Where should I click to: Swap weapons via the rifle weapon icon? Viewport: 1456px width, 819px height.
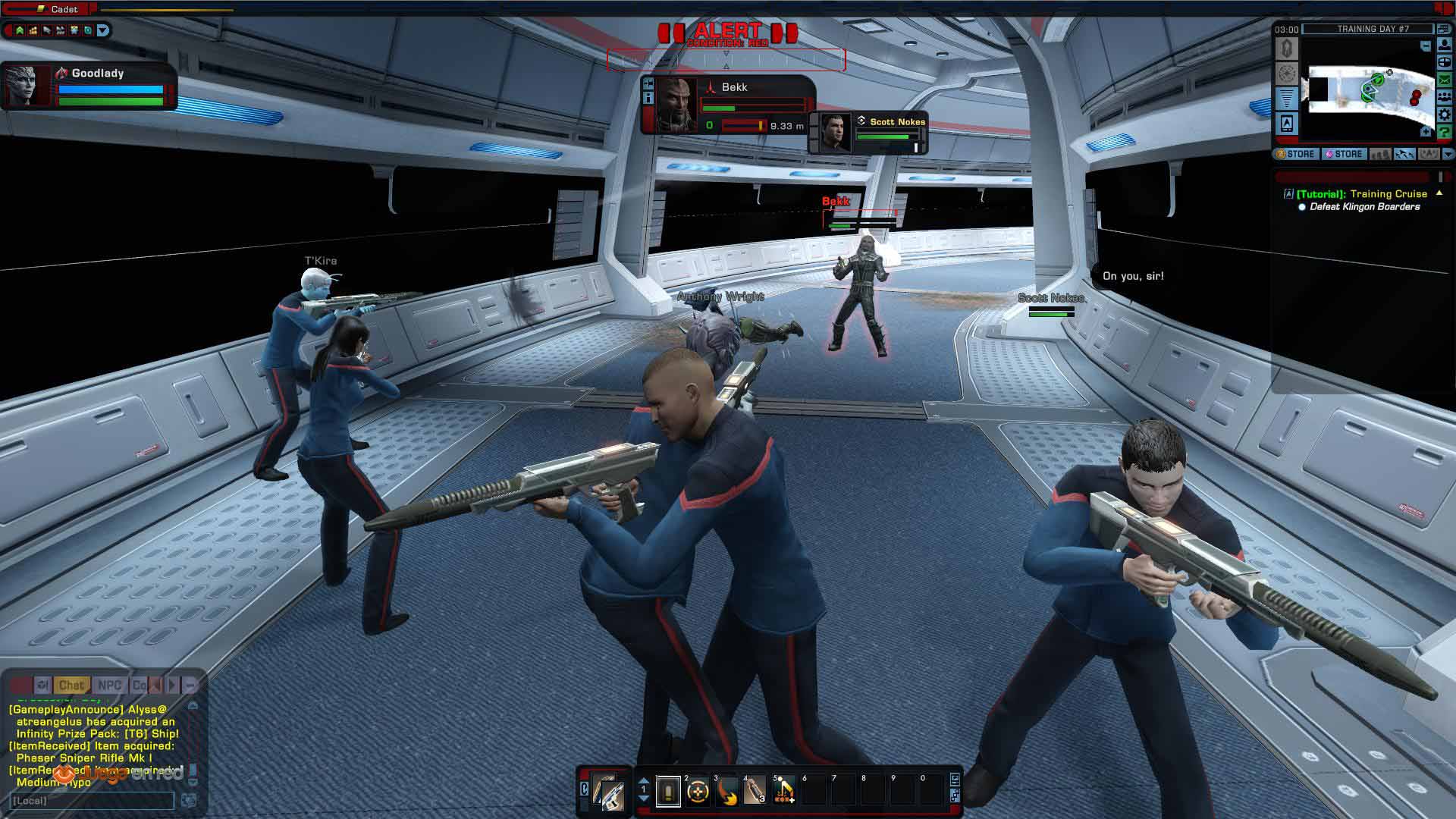click(x=608, y=792)
